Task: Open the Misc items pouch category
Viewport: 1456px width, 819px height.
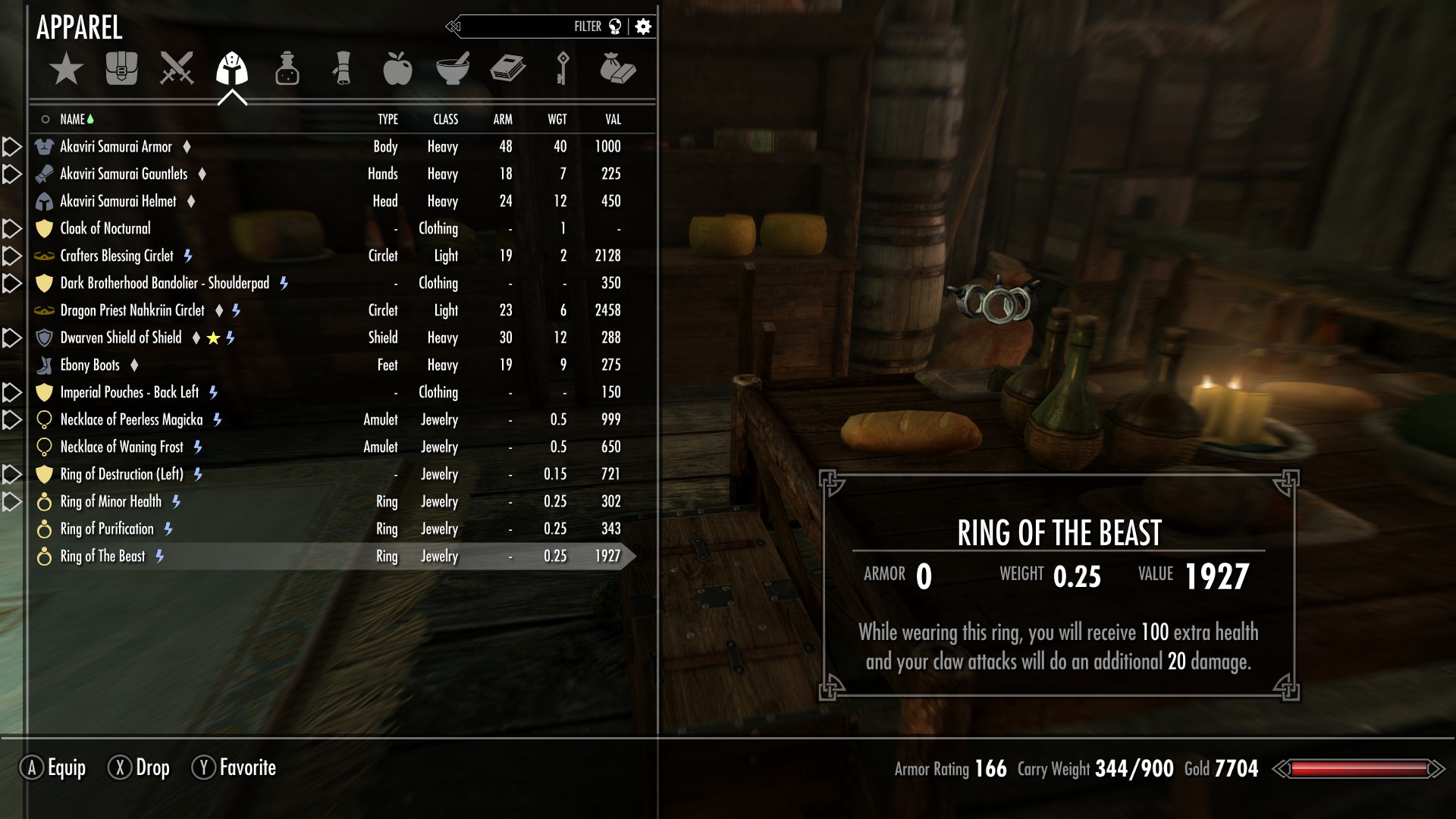Action: click(x=617, y=69)
